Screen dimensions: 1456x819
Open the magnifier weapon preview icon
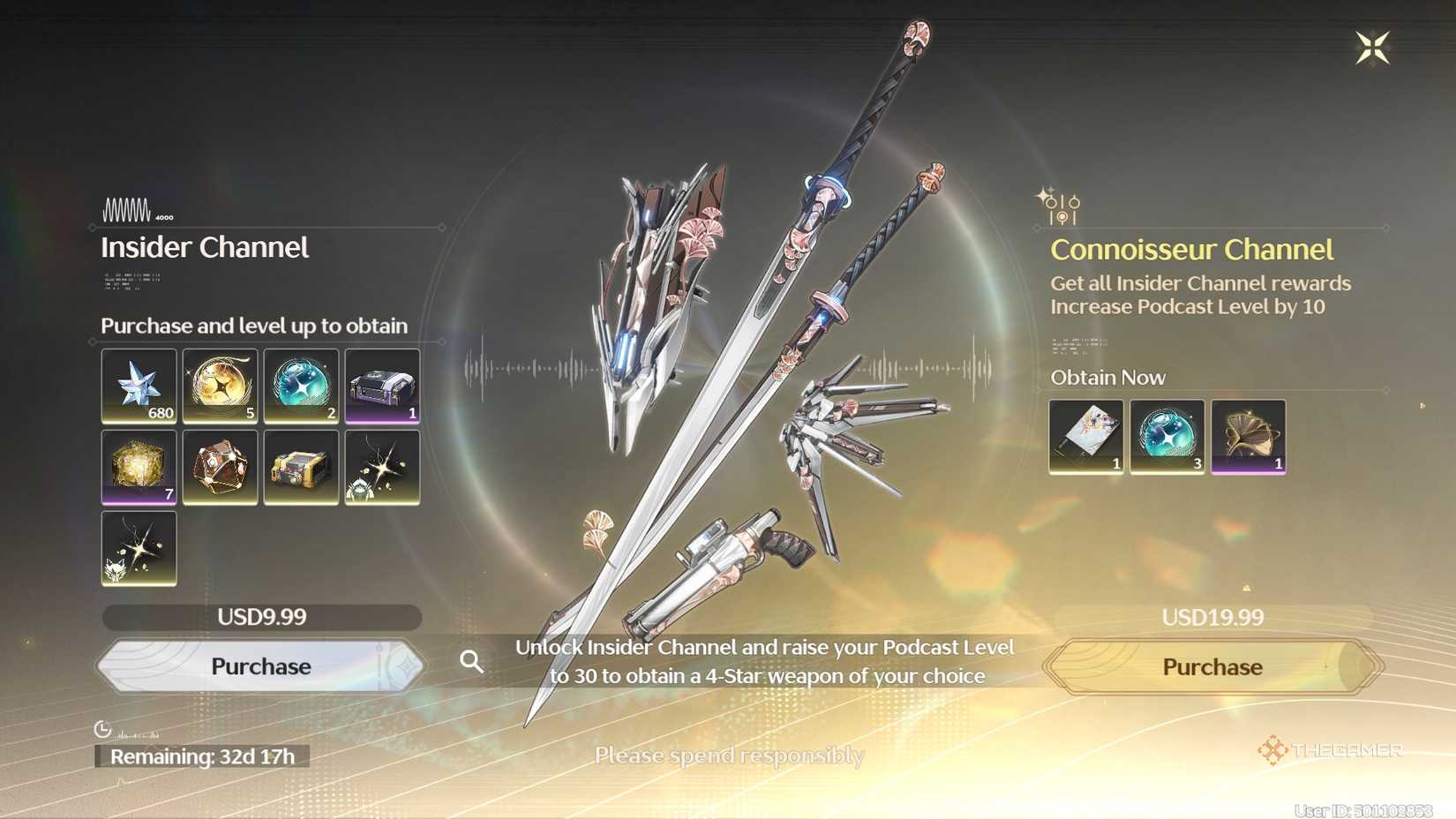point(473,661)
